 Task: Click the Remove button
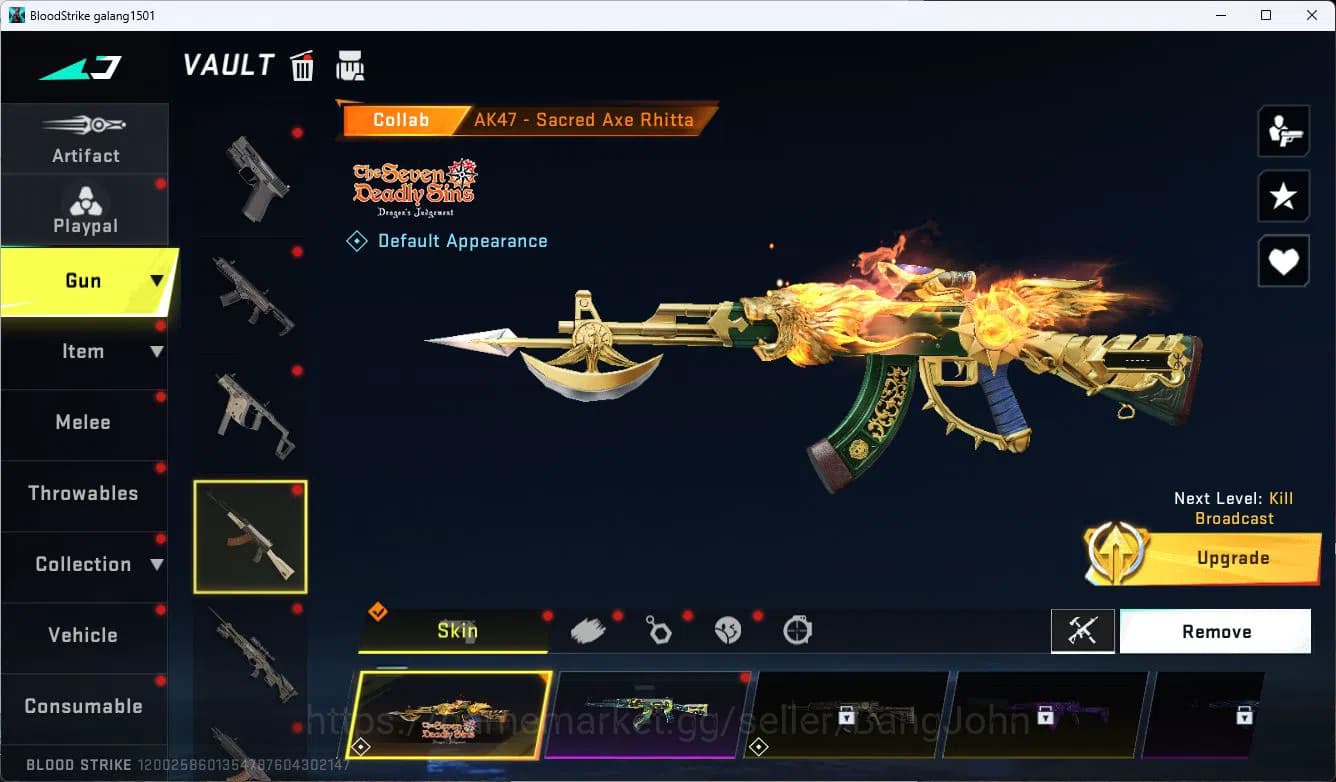click(x=1216, y=631)
